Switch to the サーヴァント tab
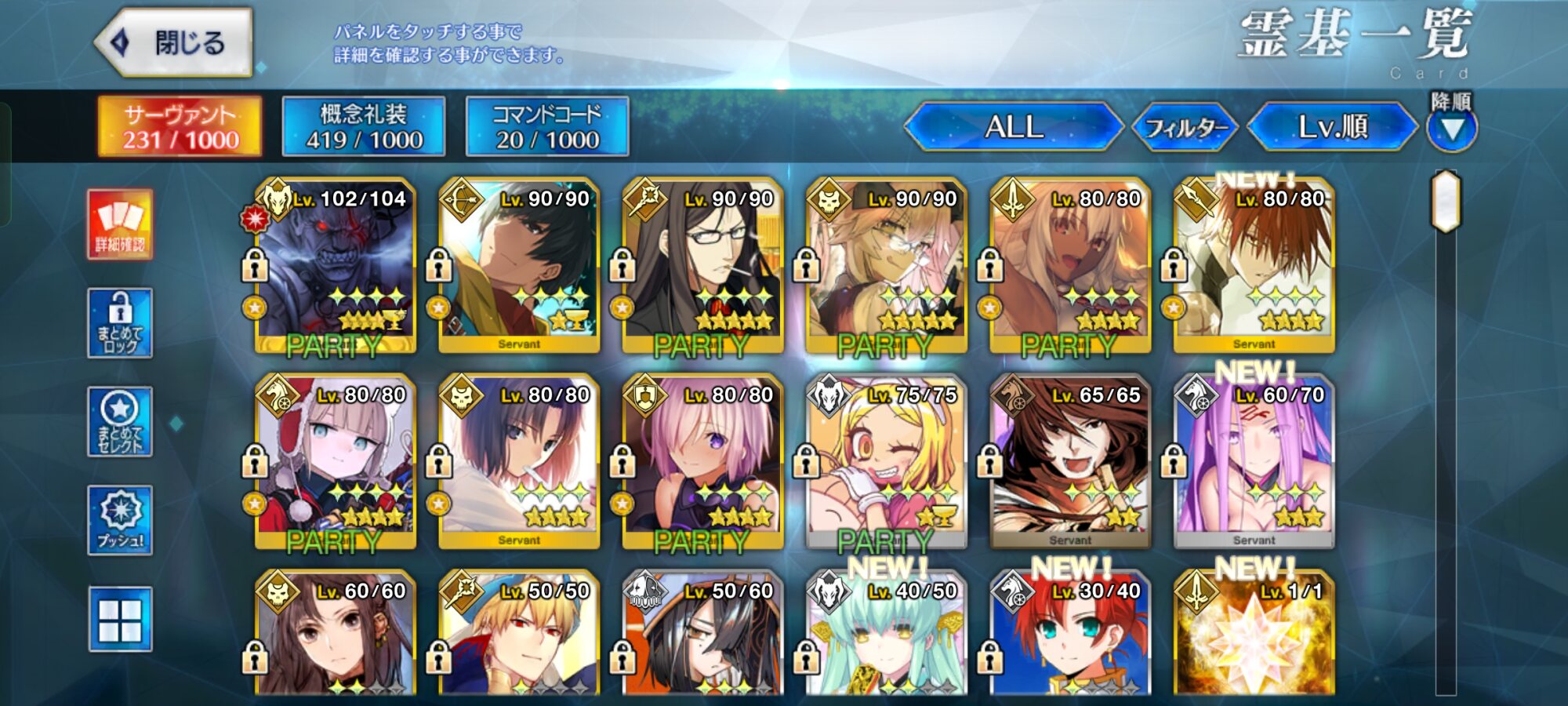 (180, 126)
